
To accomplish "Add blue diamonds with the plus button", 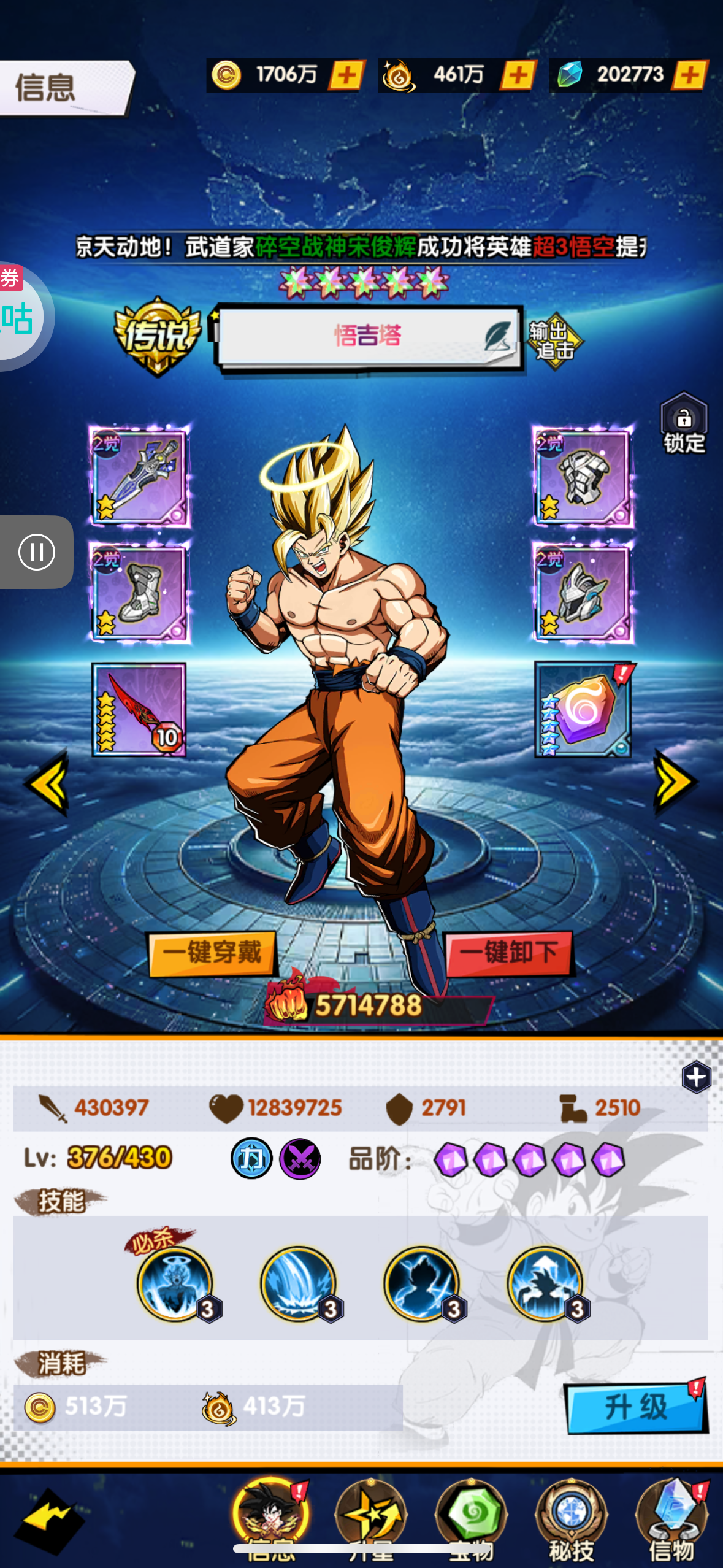I will click(x=690, y=75).
